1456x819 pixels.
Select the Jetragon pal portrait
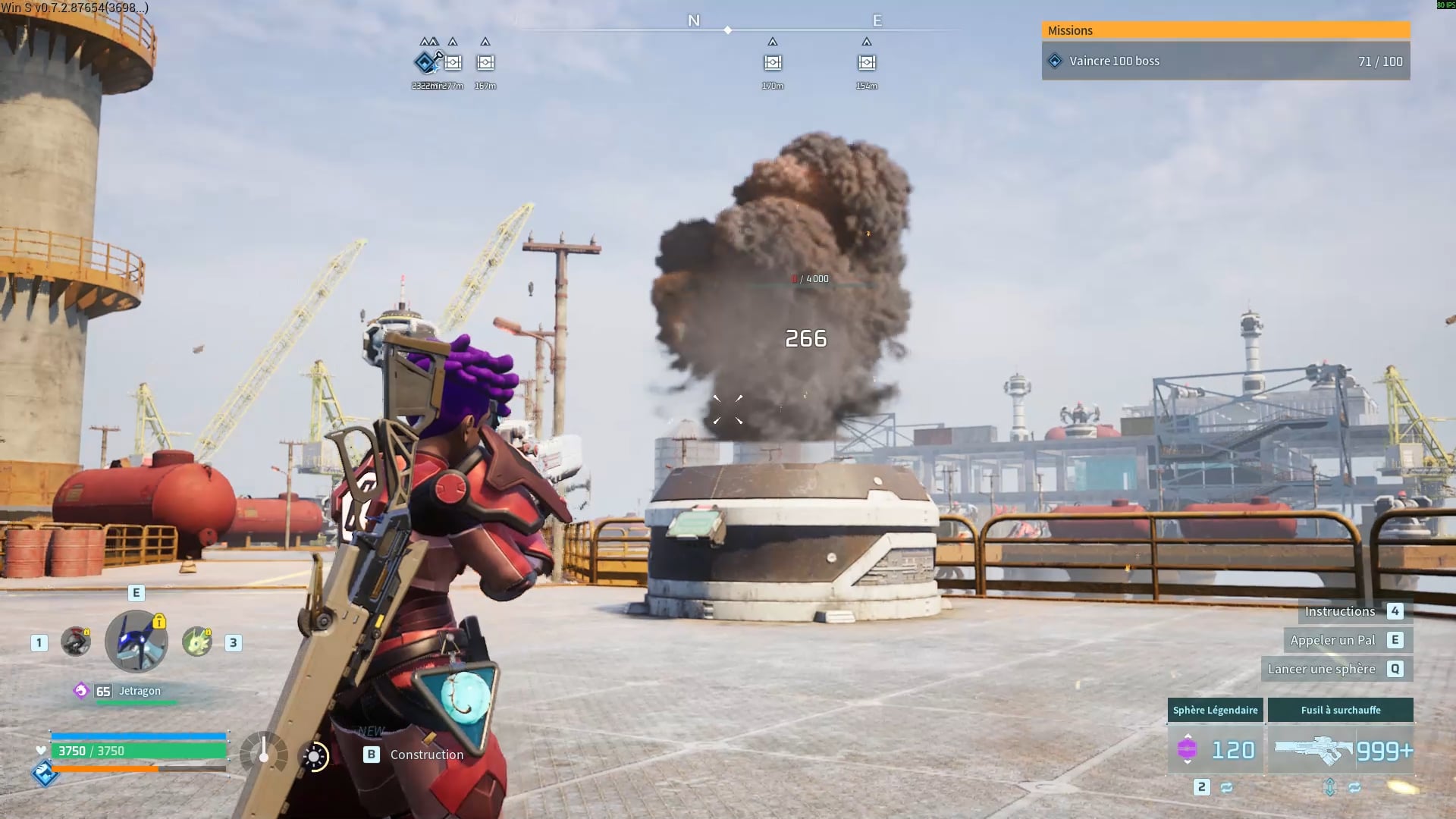(x=136, y=642)
